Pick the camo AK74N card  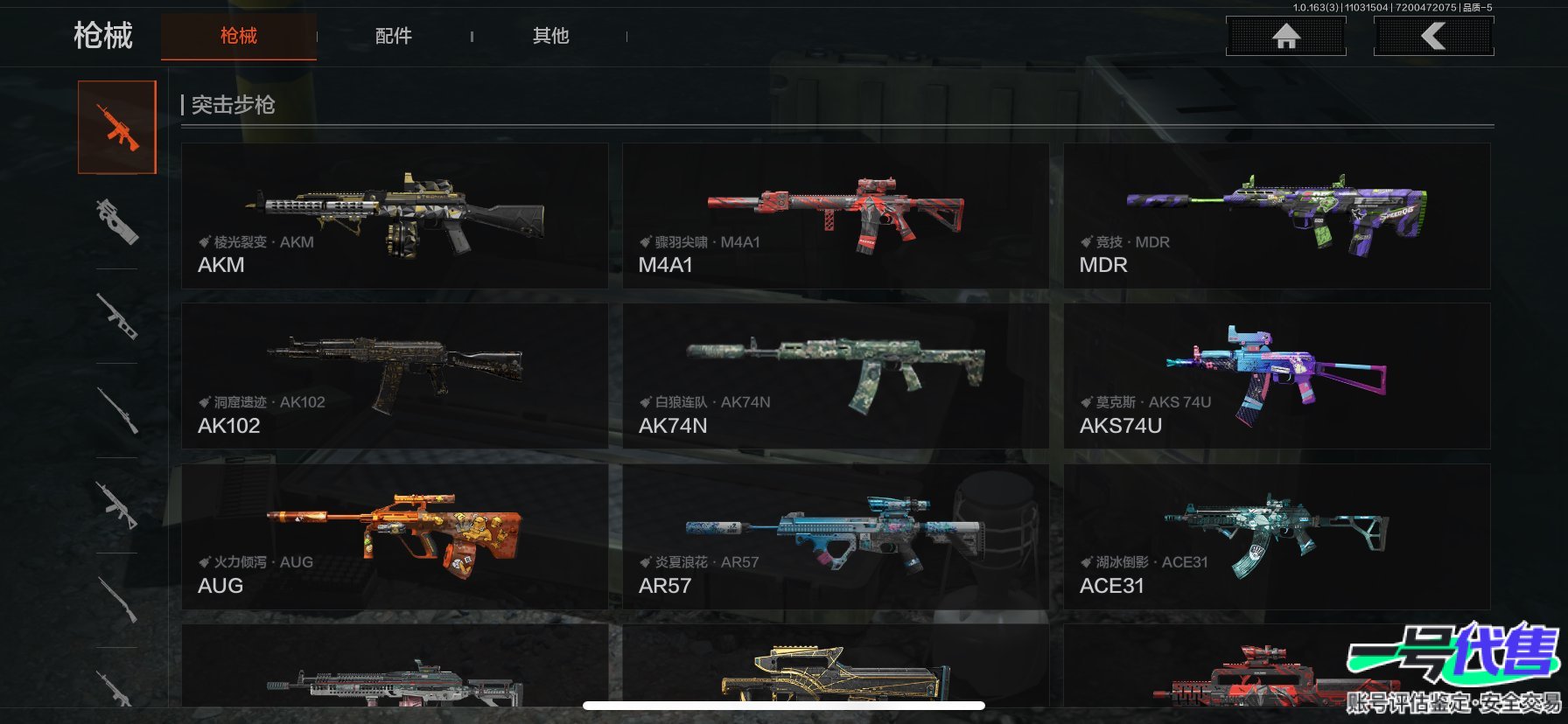click(835, 376)
